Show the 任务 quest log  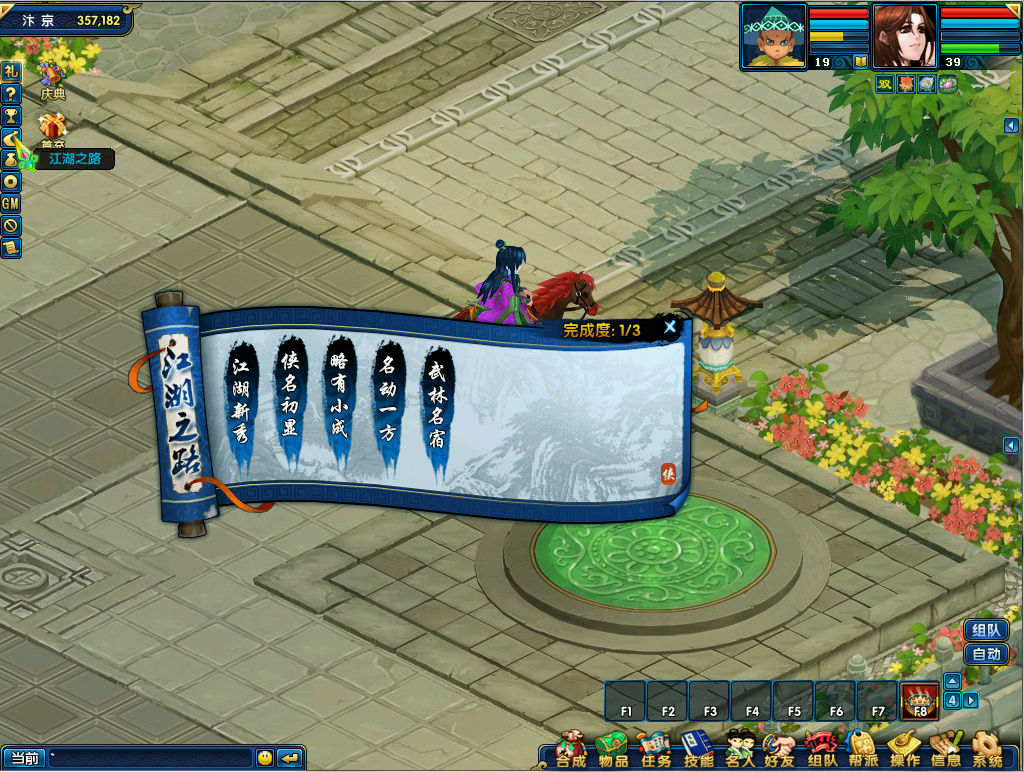pos(655,749)
